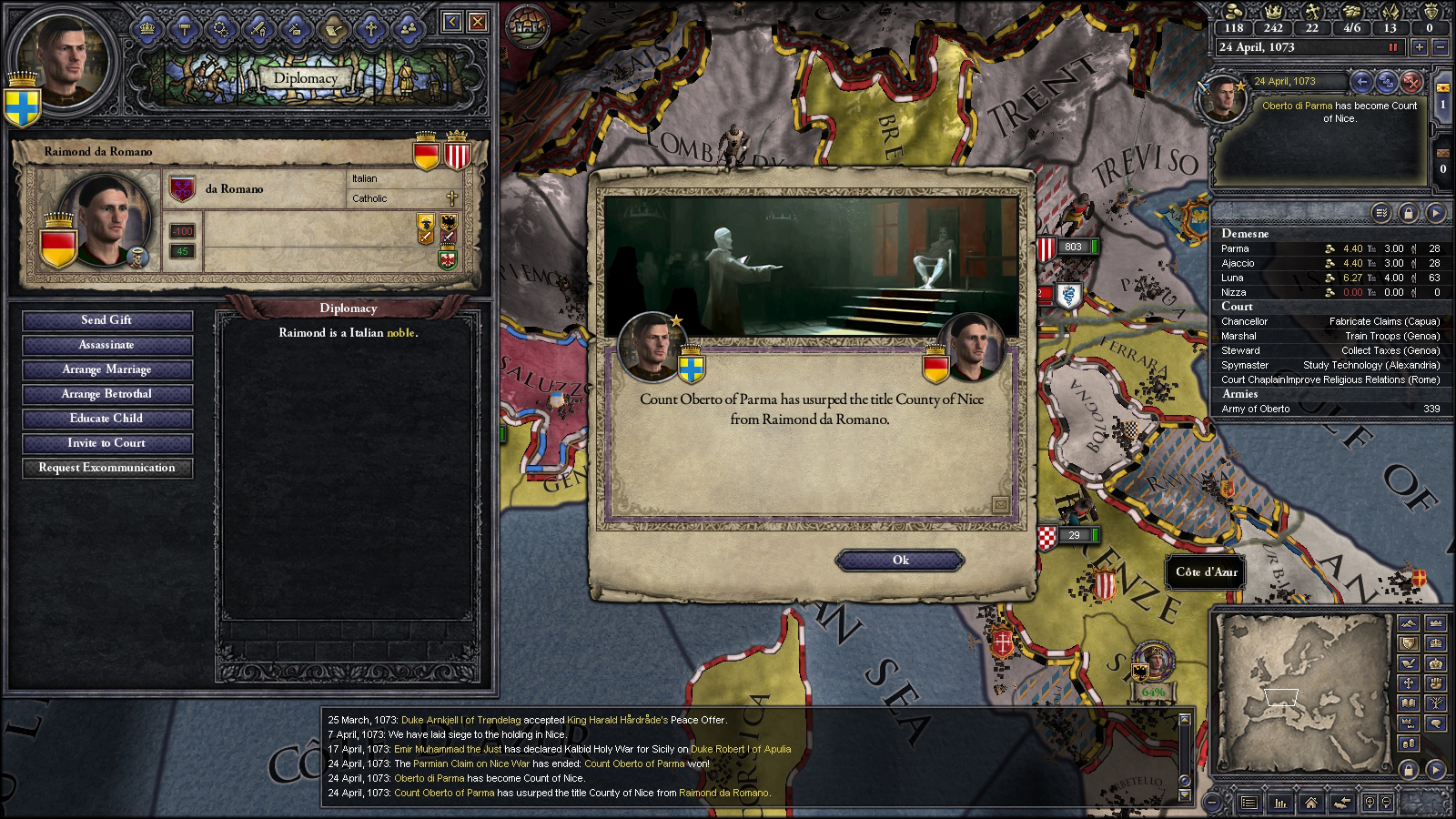Send Gift to Raimond da Romano
Viewport: 1456px width, 819px height.
(x=107, y=320)
